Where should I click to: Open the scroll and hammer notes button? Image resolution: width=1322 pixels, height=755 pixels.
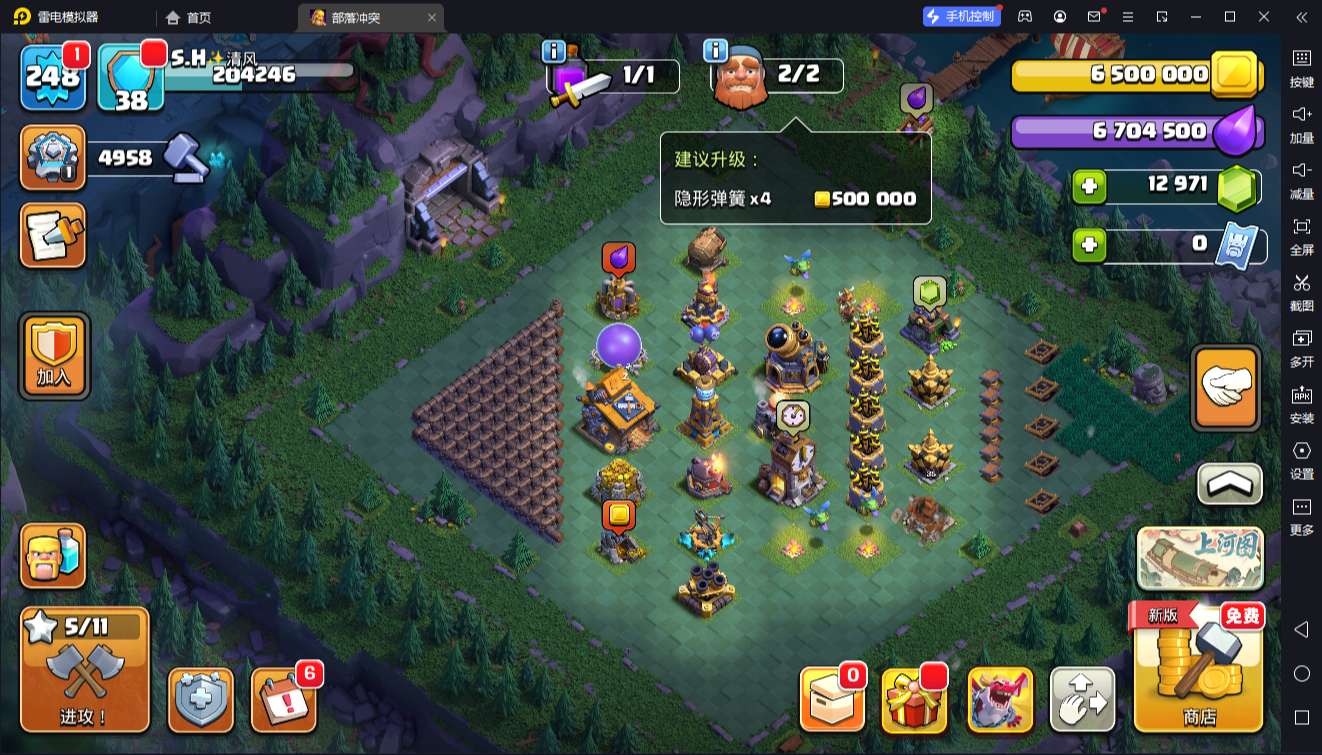pyautogui.click(x=53, y=236)
